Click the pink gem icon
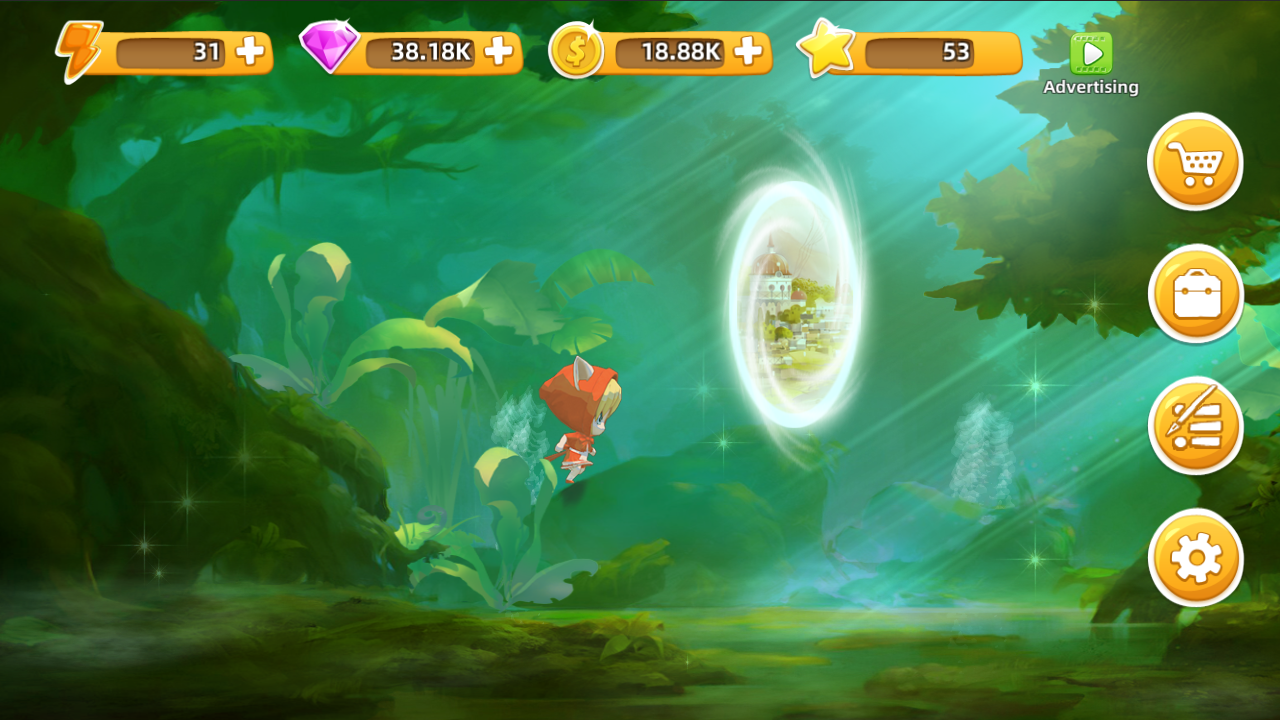 pyautogui.click(x=330, y=48)
